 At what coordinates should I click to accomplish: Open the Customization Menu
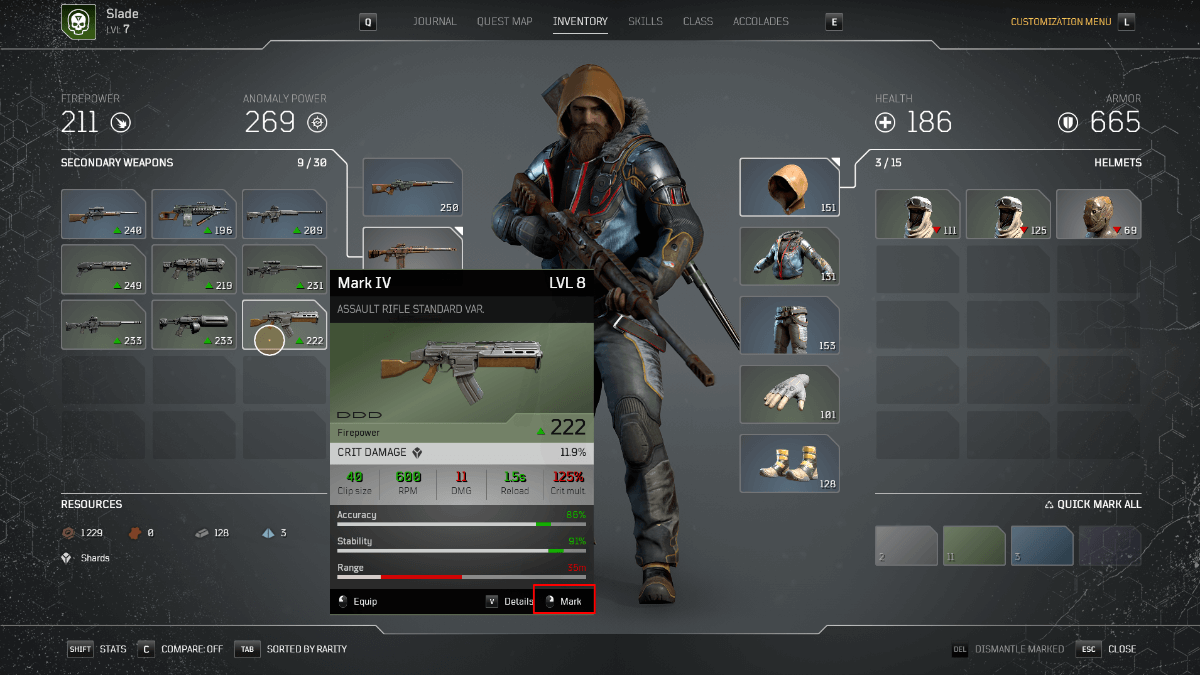tap(1063, 21)
